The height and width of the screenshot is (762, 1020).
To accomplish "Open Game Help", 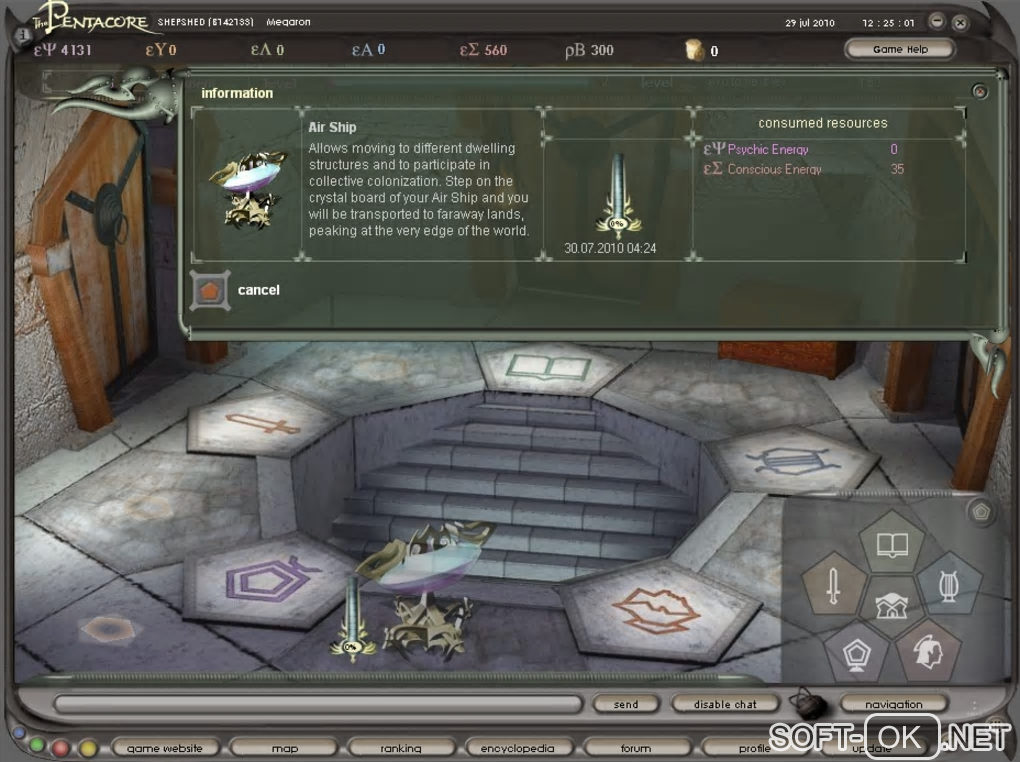I will point(899,49).
